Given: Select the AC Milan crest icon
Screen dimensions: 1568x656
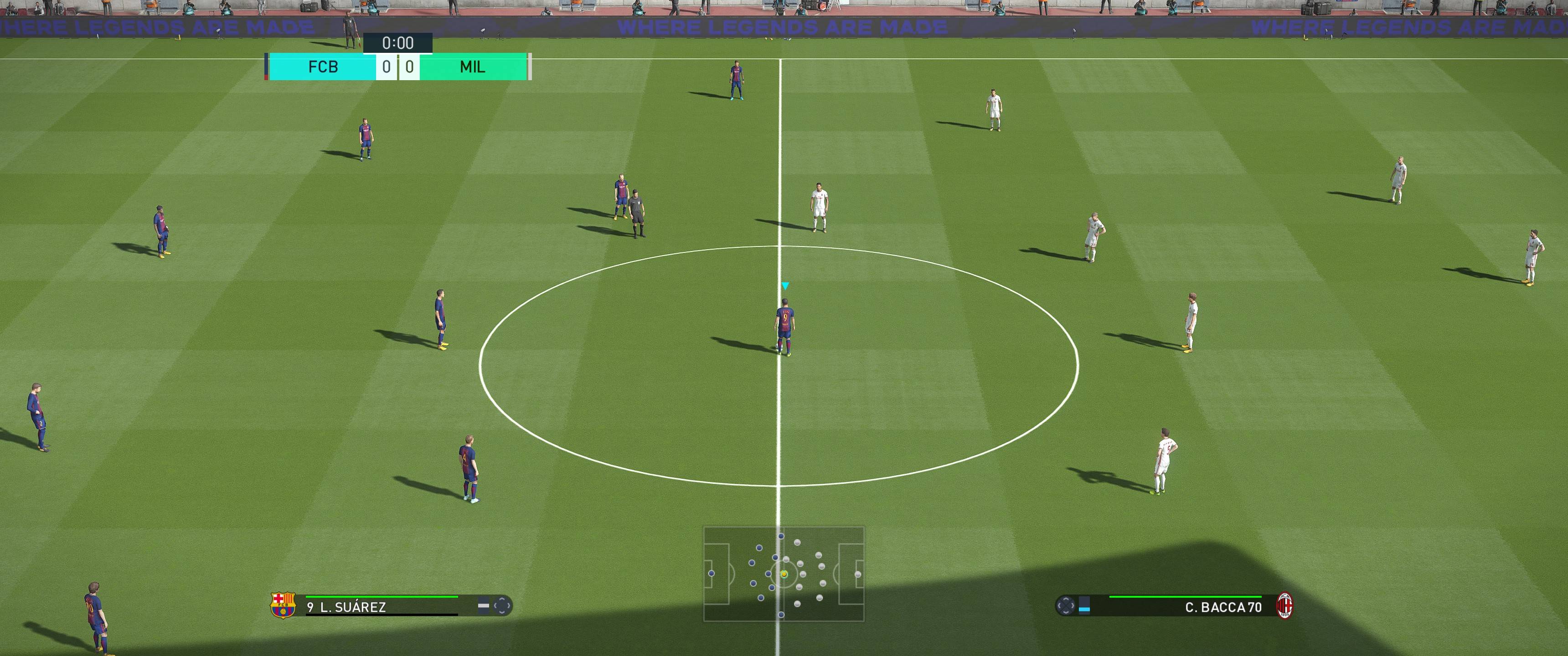Looking at the screenshot, I should pyautogui.click(x=1284, y=606).
